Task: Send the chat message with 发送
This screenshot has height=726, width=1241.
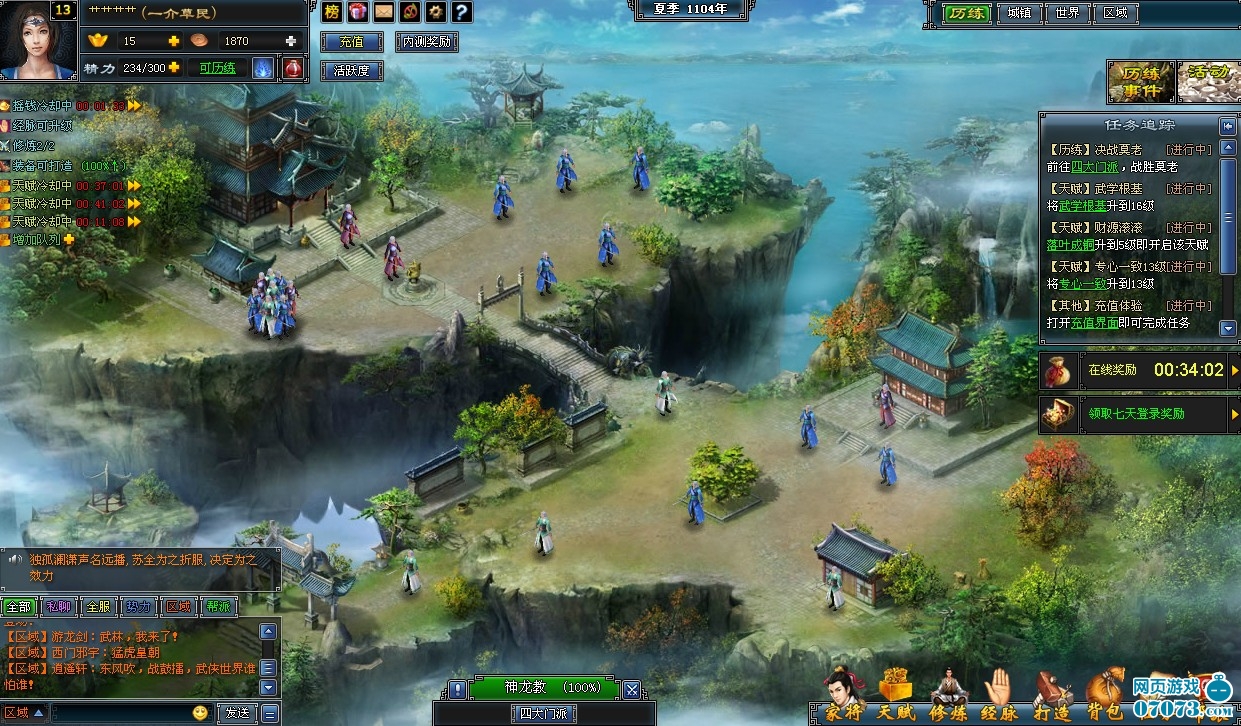Action: (x=237, y=713)
